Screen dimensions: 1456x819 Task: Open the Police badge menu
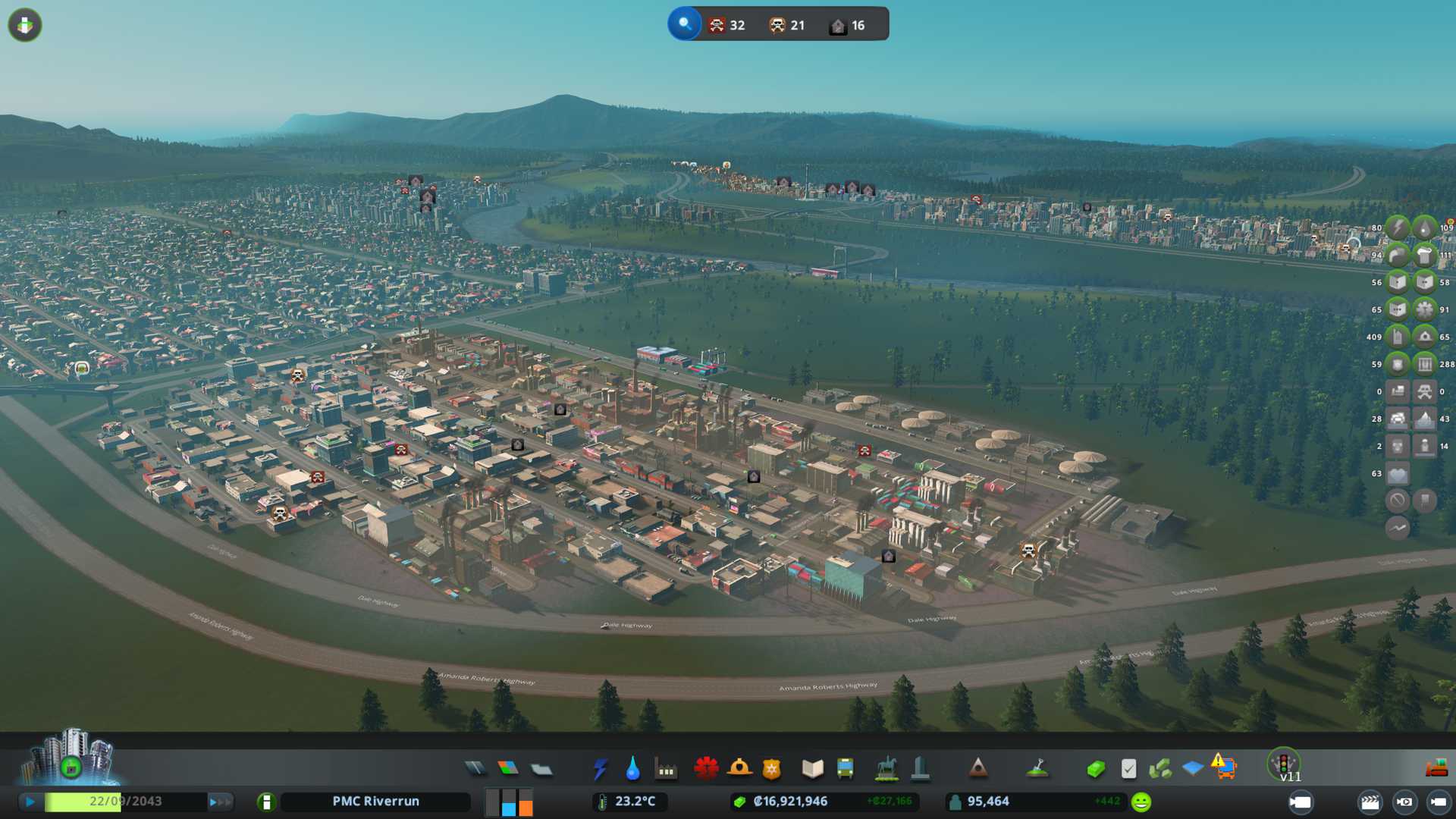coord(772,769)
